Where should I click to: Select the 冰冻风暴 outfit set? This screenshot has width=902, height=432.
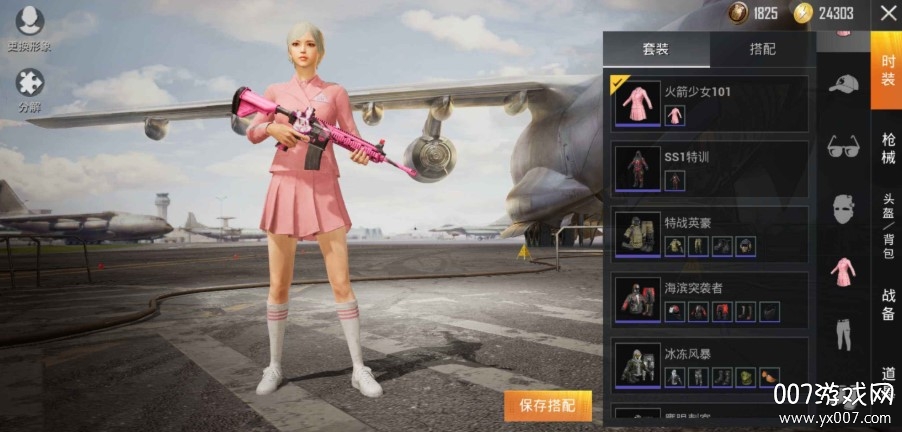710,365
